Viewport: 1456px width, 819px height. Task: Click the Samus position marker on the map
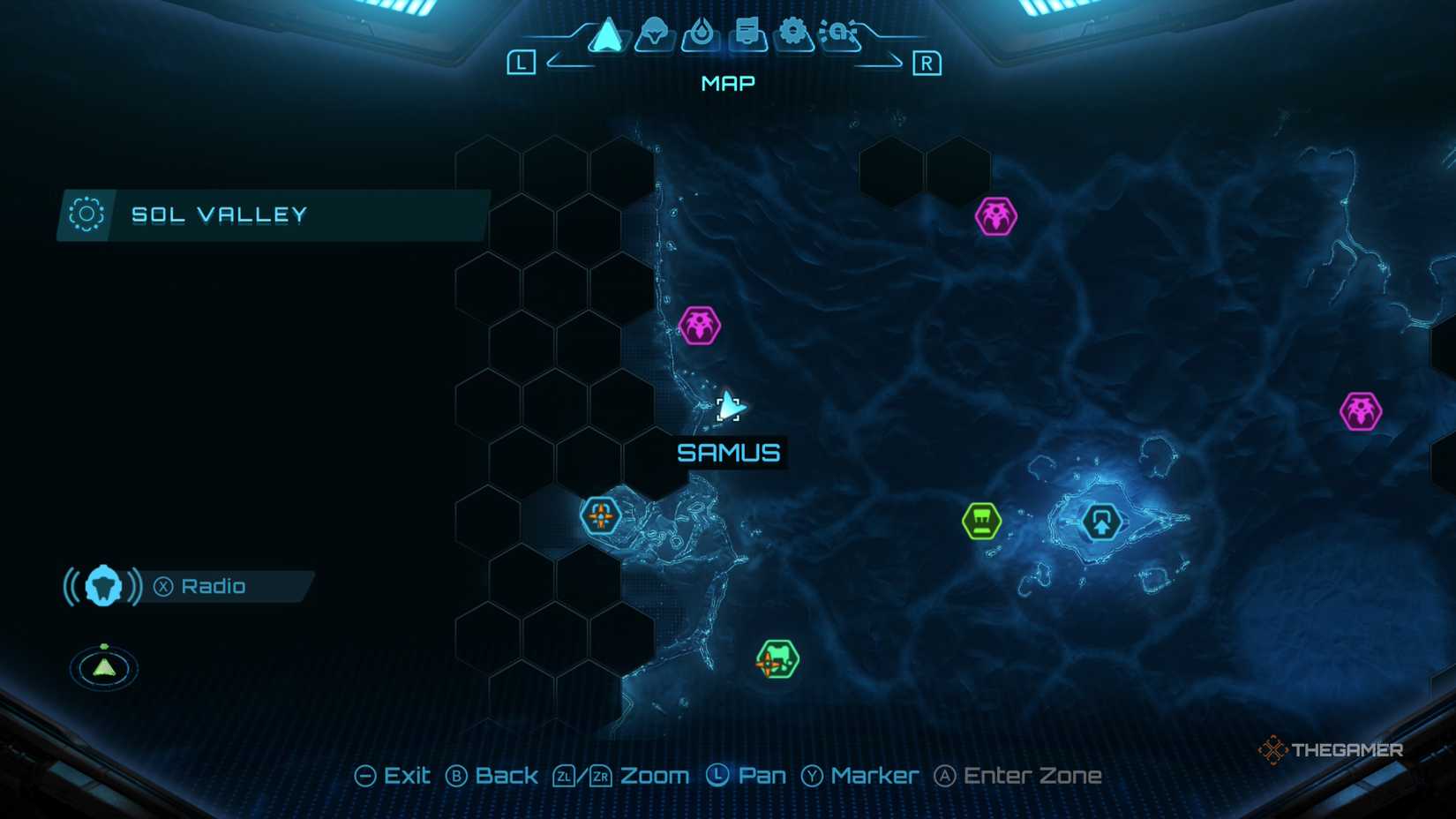tap(728, 408)
